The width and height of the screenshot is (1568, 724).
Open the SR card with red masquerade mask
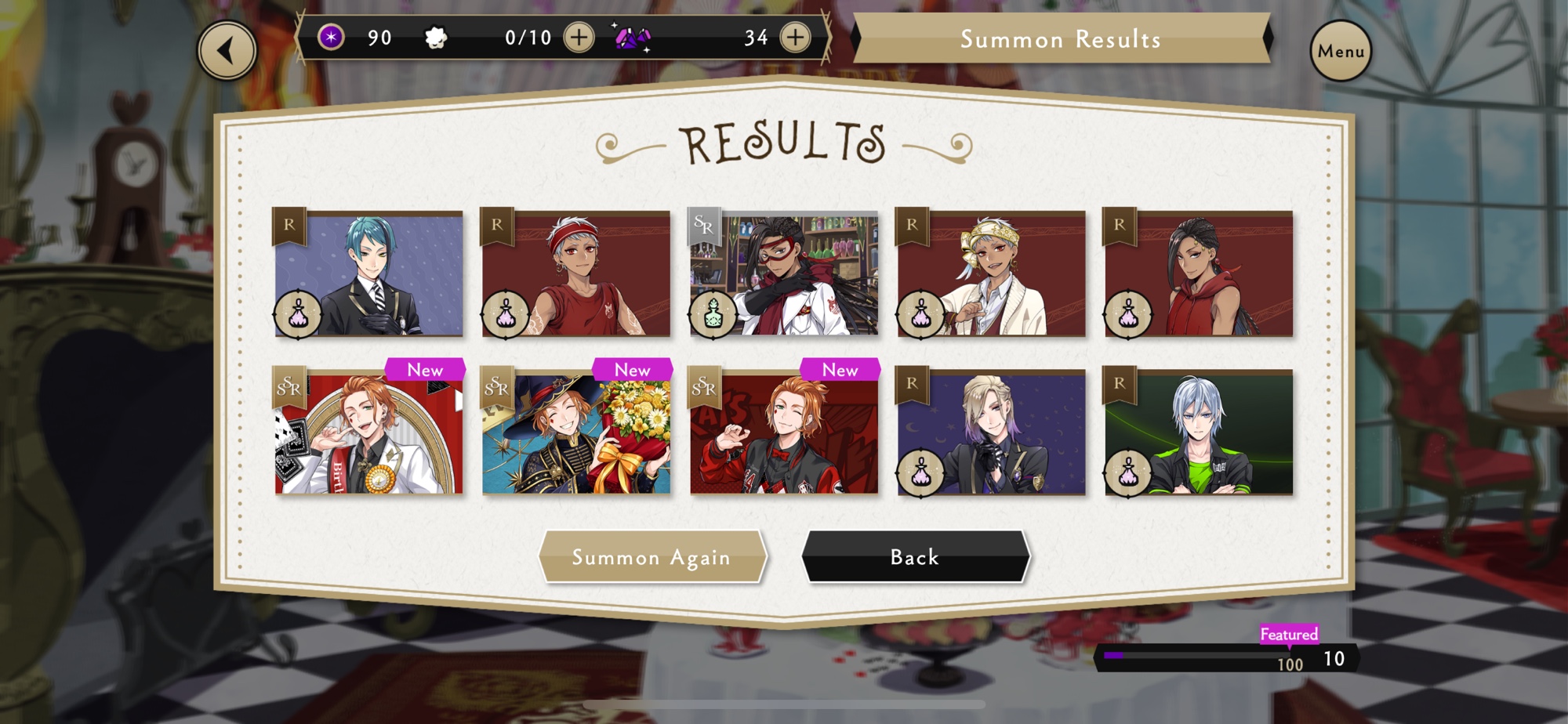pos(784,273)
